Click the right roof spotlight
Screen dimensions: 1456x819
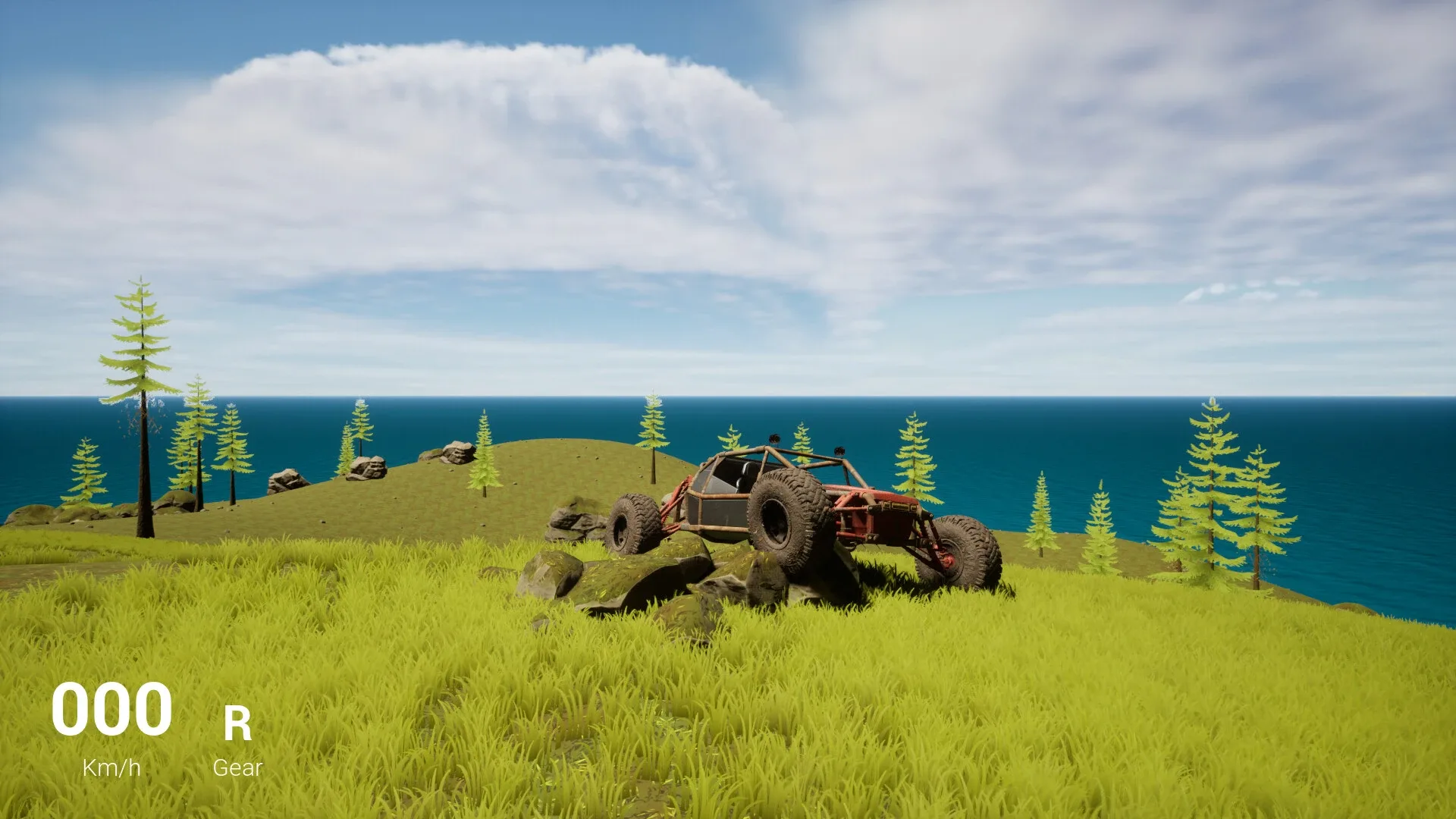tap(839, 451)
